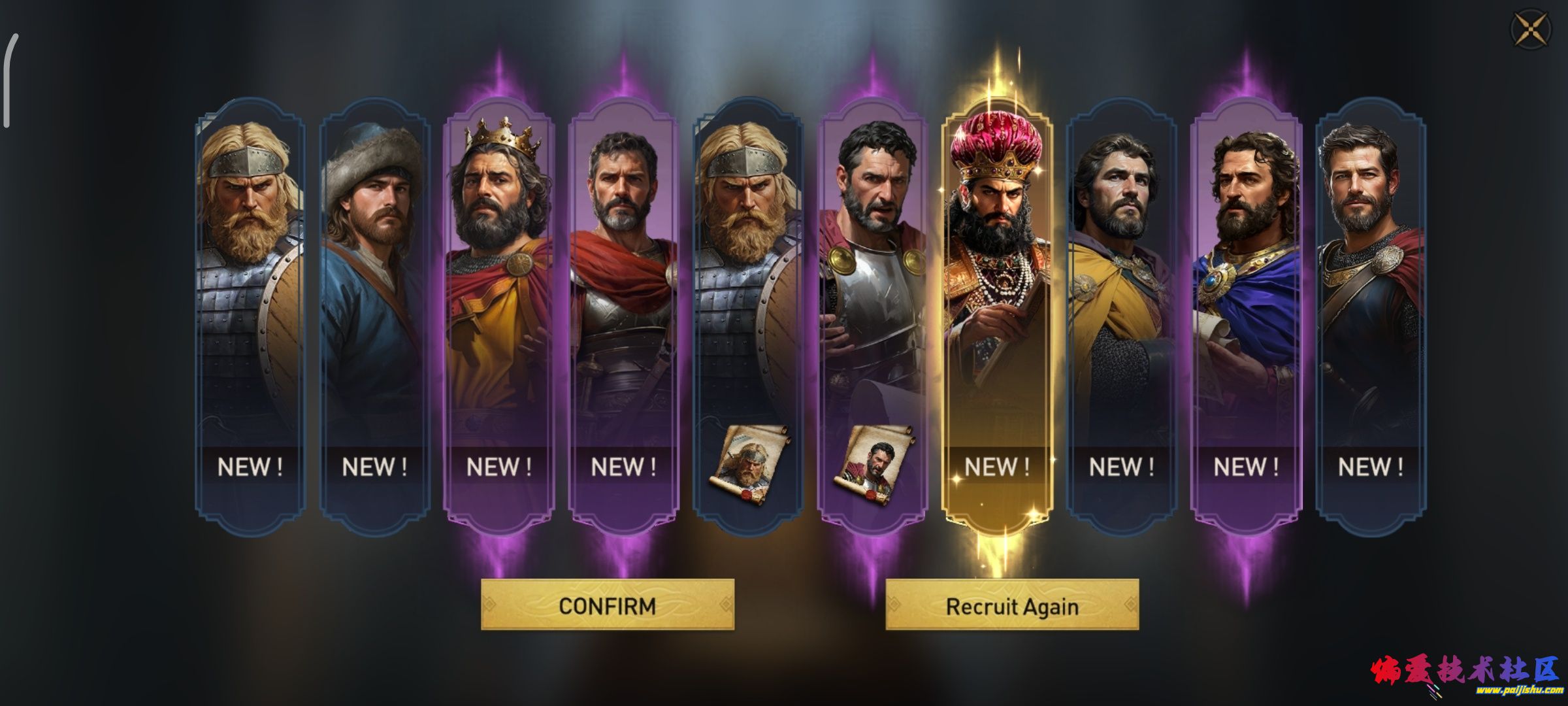Select the king card wearing a gold crown
Screen dimensions: 1568x706
tap(498, 294)
